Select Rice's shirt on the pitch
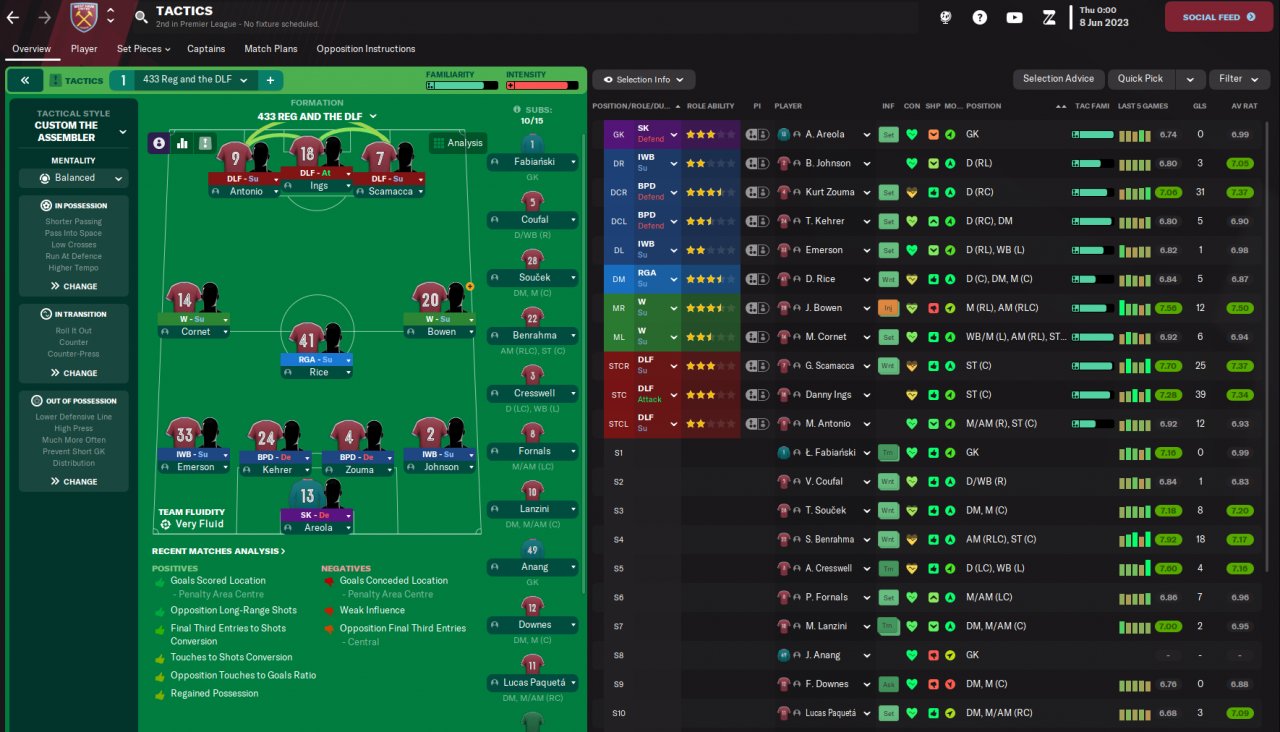The width and height of the screenshot is (1280, 732). tap(306, 336)
